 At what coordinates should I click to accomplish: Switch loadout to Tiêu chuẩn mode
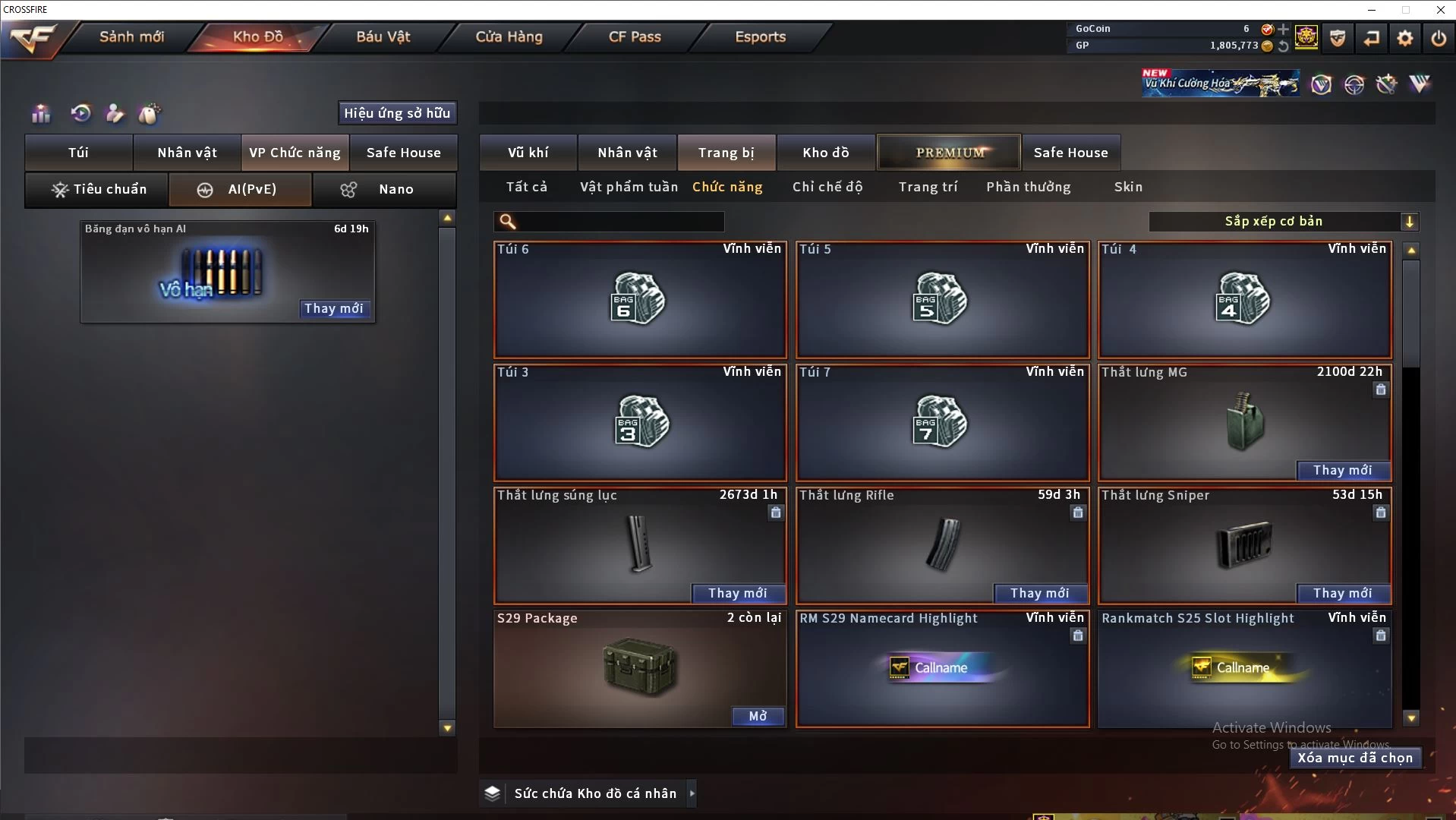pyautogui.click(x=98, y=189)
